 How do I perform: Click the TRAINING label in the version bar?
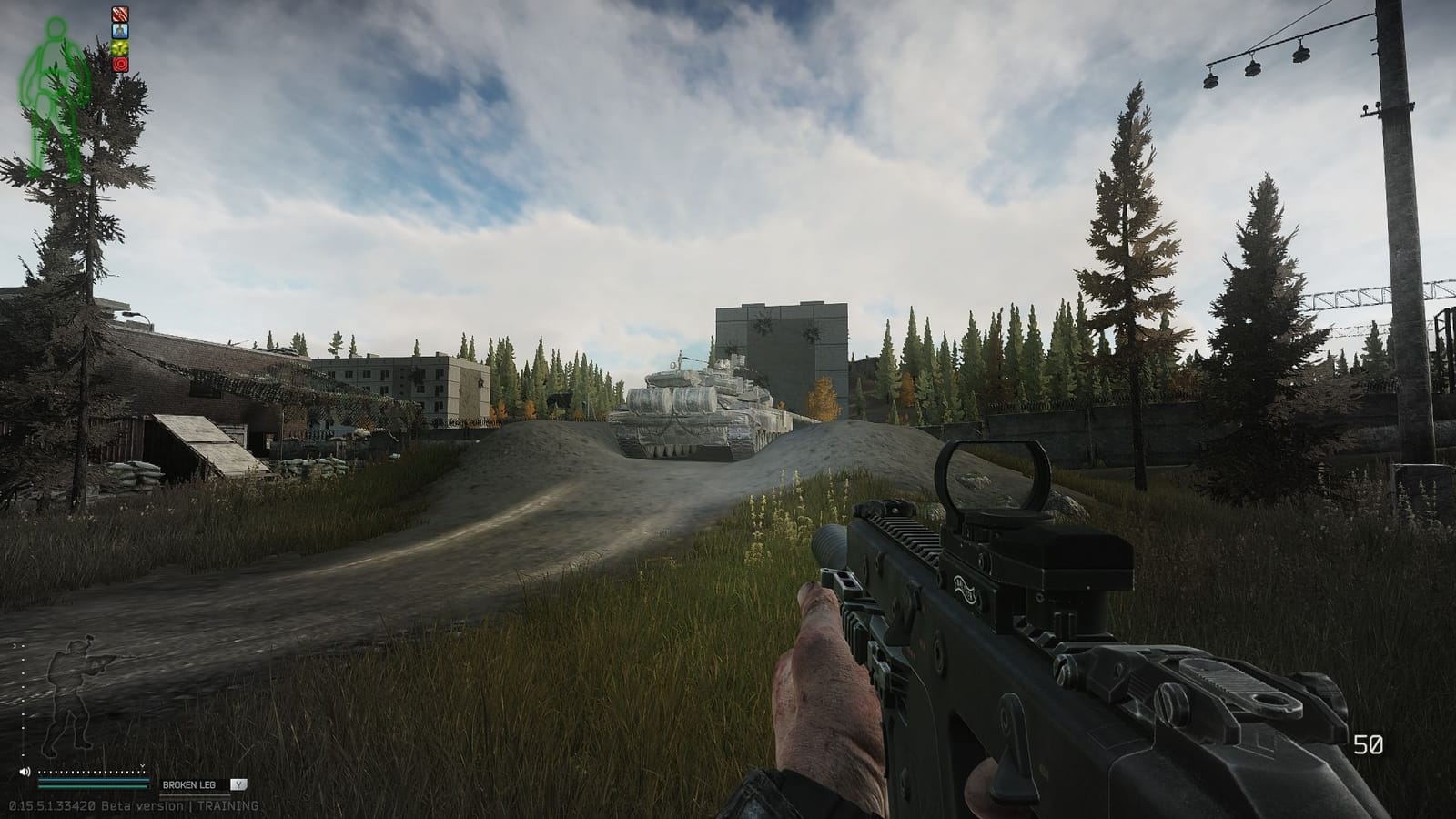pos(228,804)
